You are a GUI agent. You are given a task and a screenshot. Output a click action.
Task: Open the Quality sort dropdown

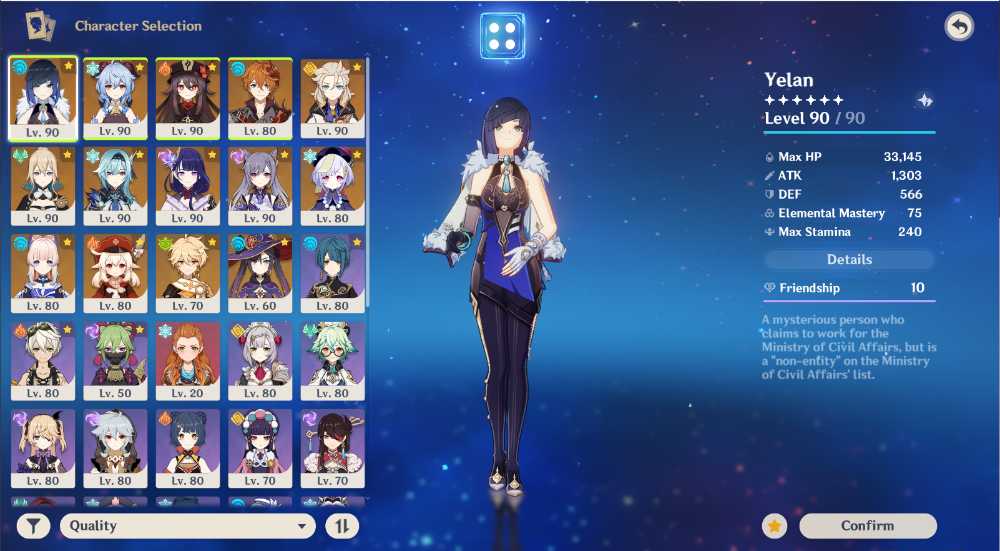point(188,526)
